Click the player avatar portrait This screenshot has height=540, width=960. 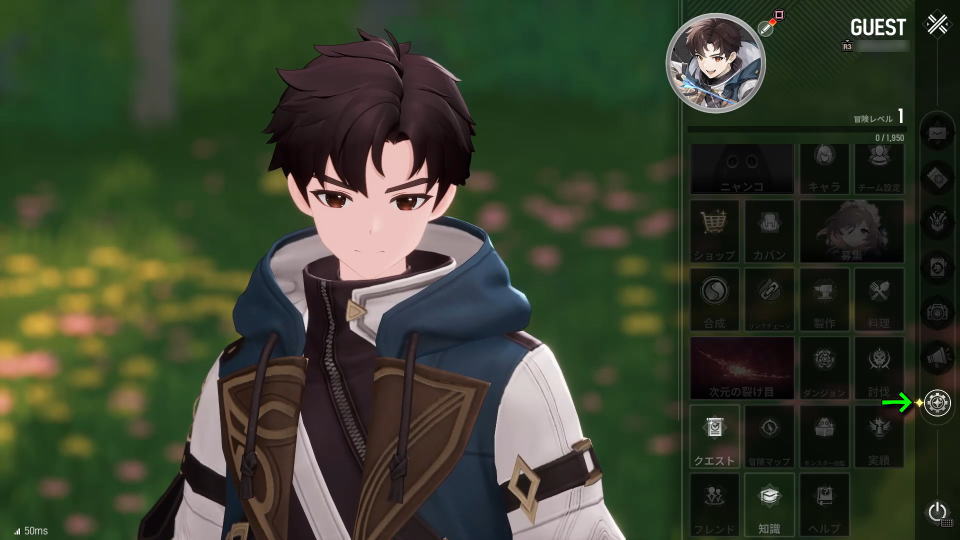715,63
